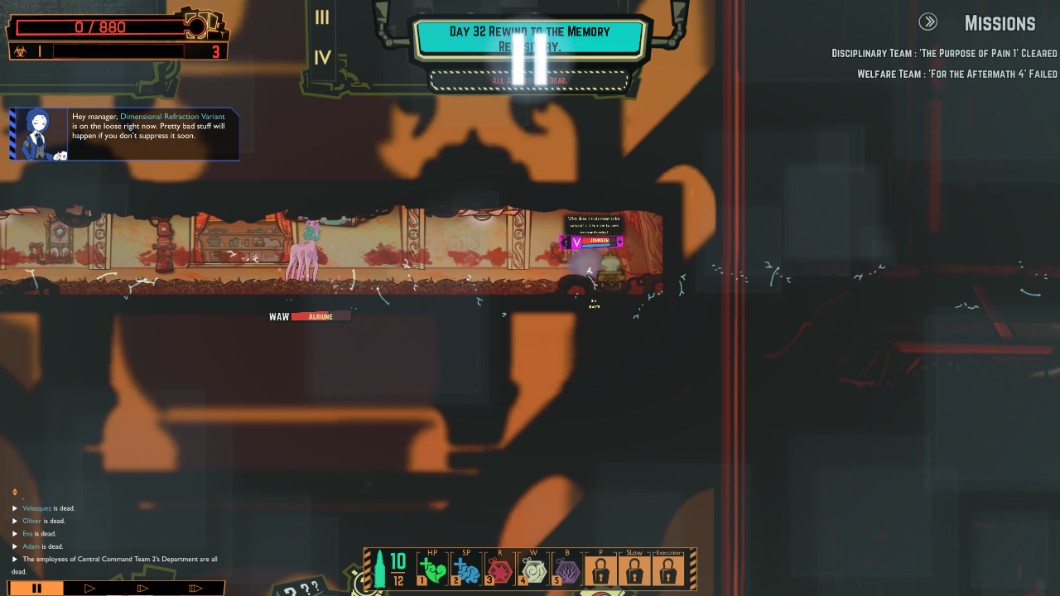
Task: Click the locked Slow bullet slot
Action: click(x=634, y=570)
